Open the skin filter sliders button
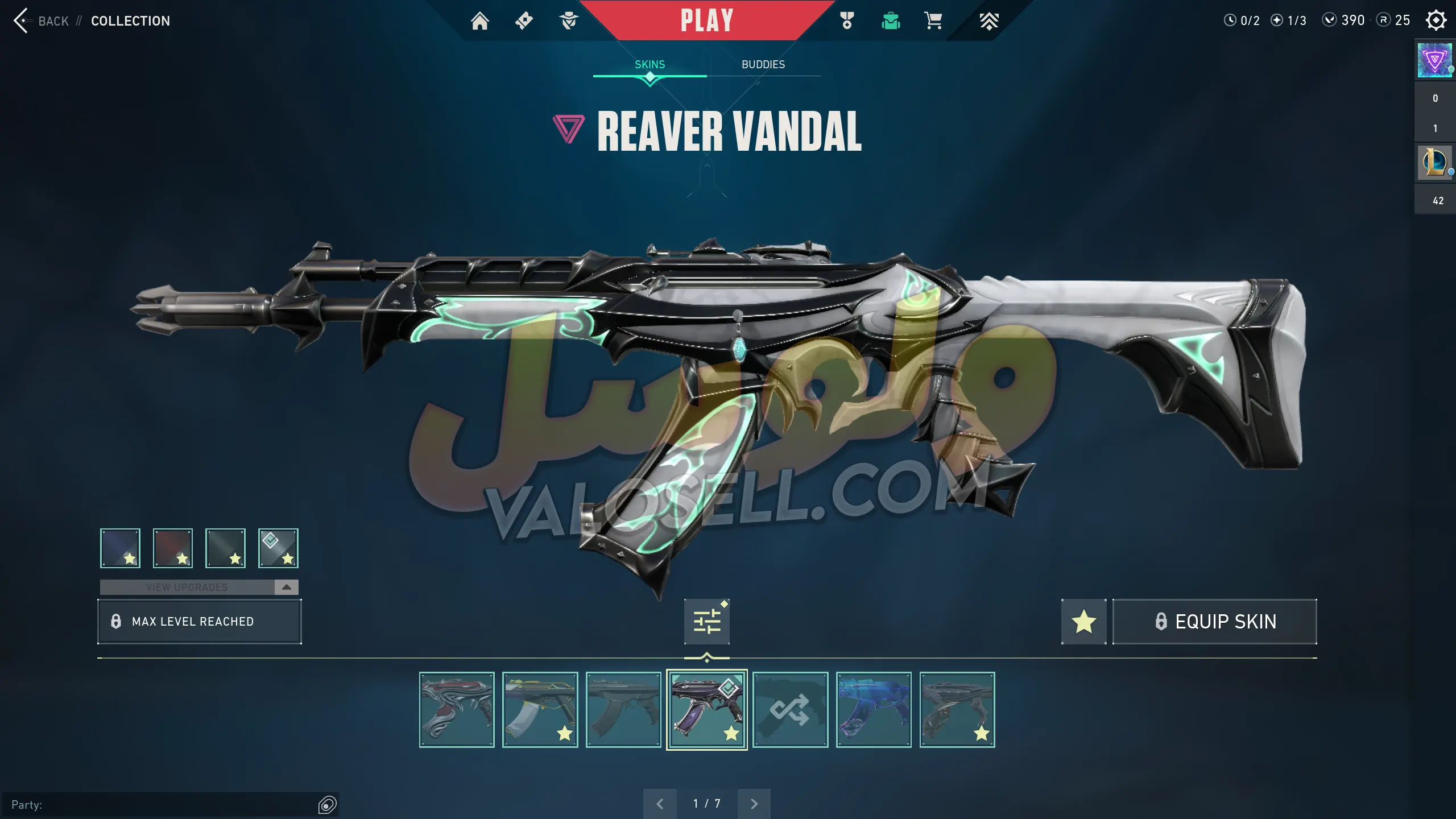 click(x=706, y=621)
